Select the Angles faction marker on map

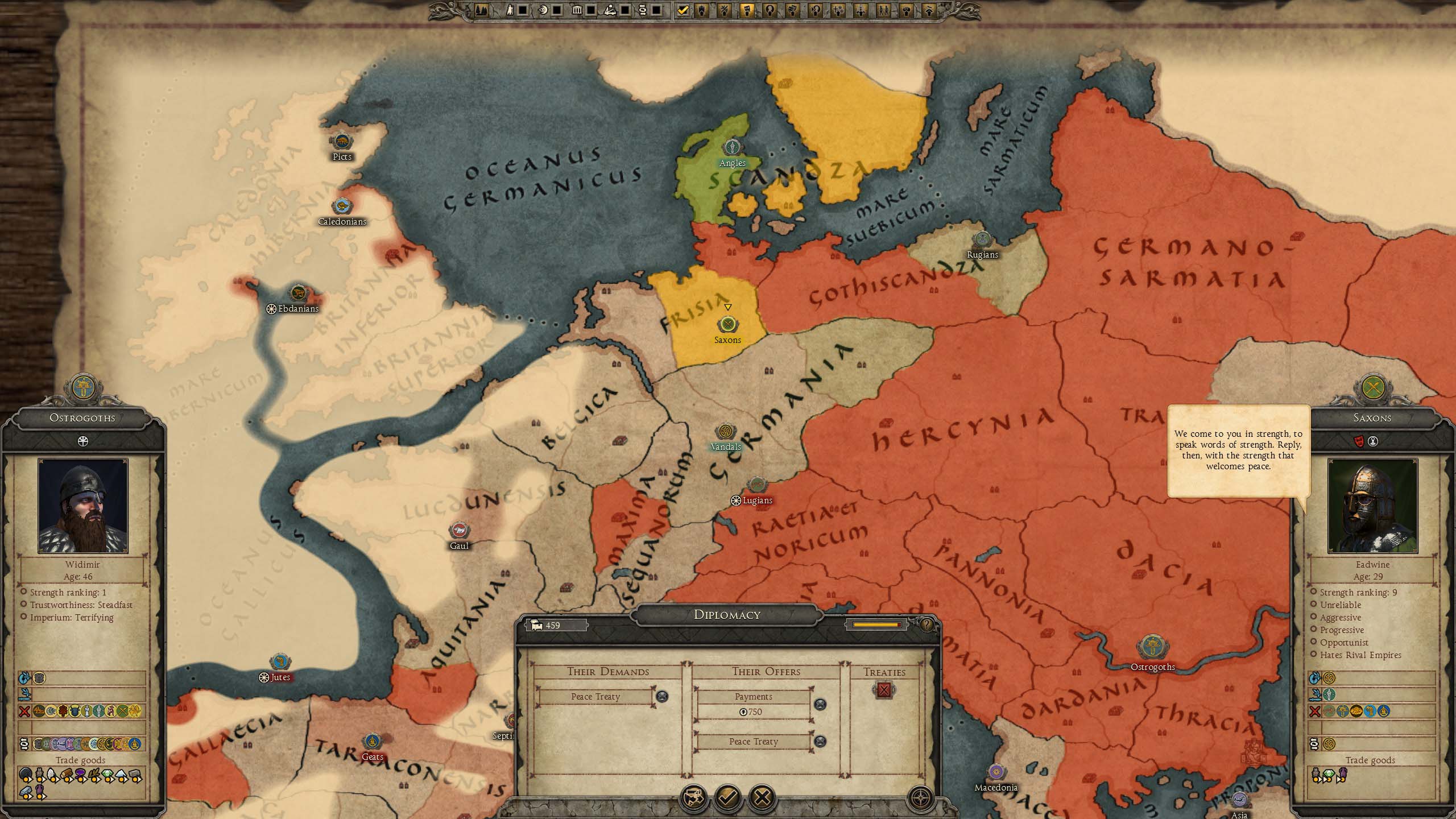pyautogui.click(x=733, y=147)
